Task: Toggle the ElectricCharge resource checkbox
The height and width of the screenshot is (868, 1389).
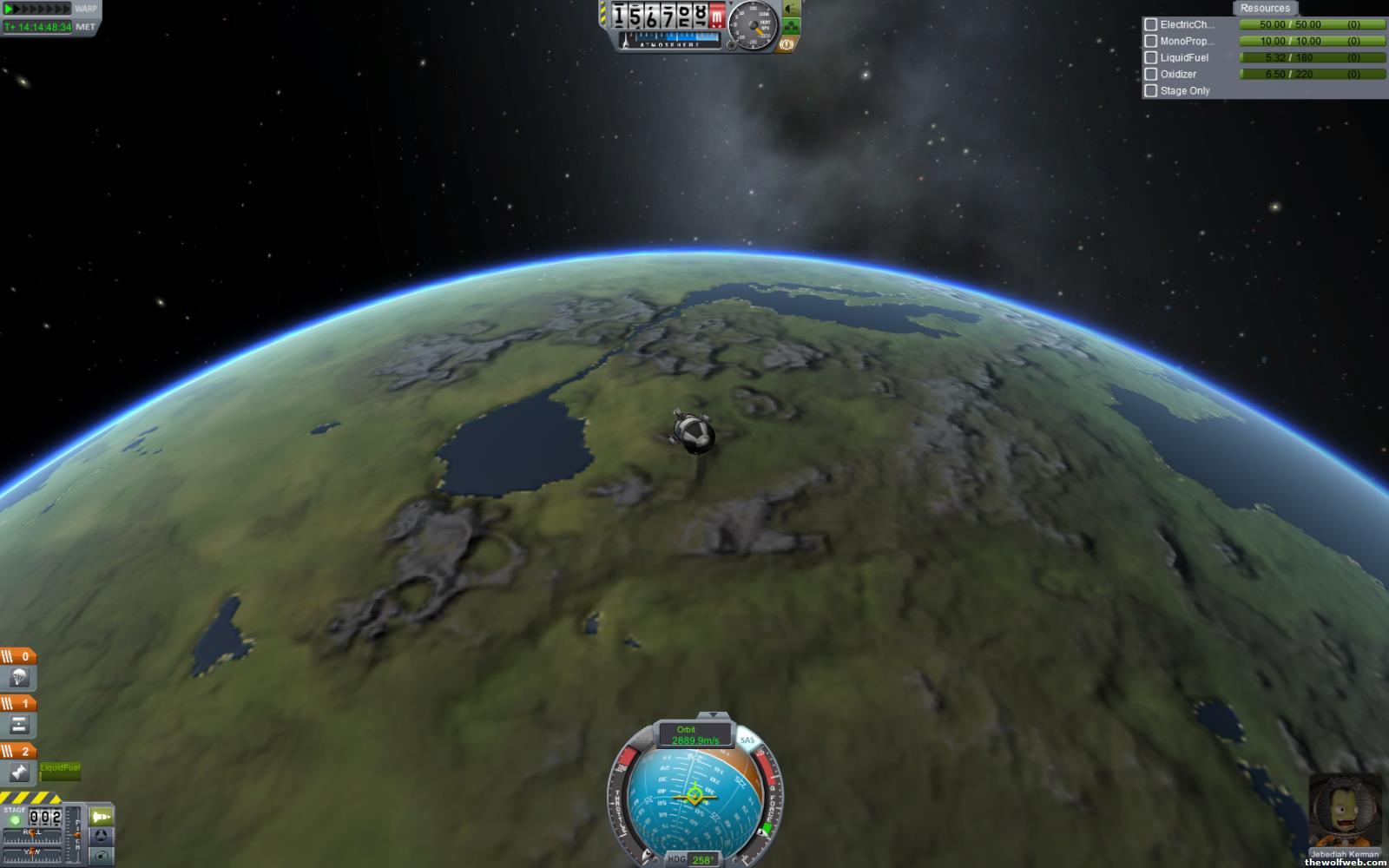Action: click(1151, 25)
